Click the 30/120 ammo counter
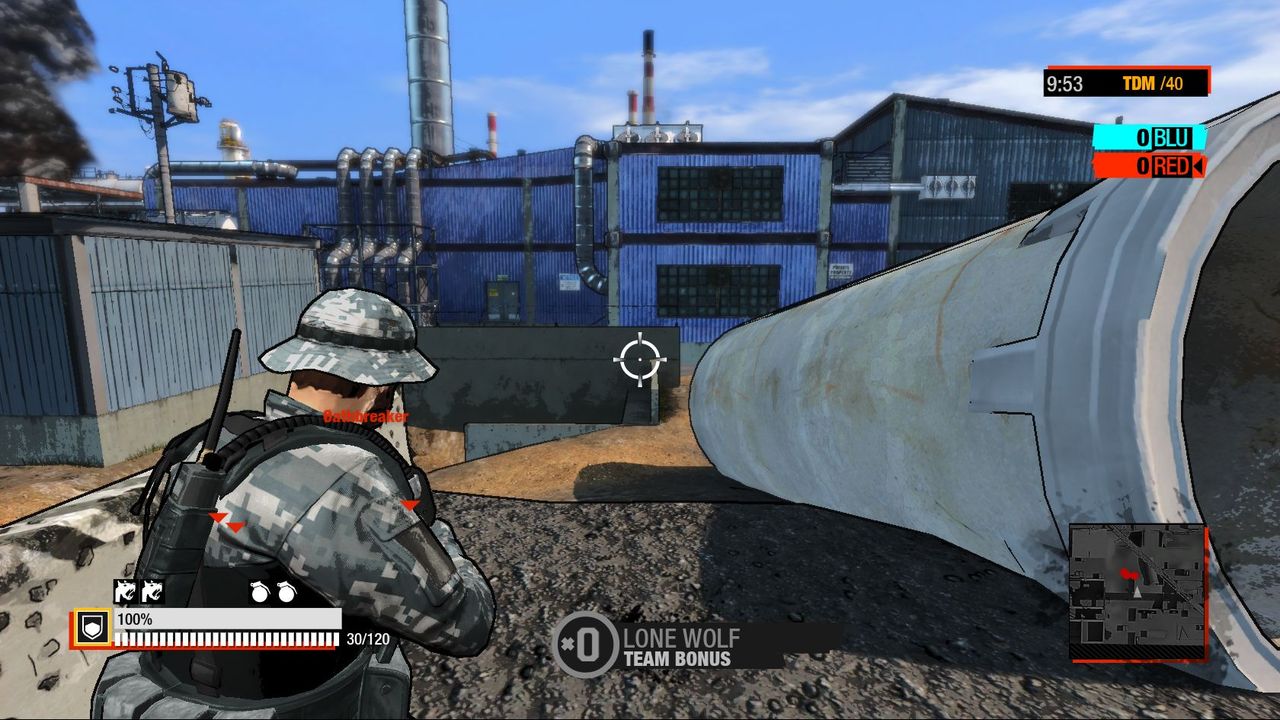 pyautogui.click(x=364, y=637)
